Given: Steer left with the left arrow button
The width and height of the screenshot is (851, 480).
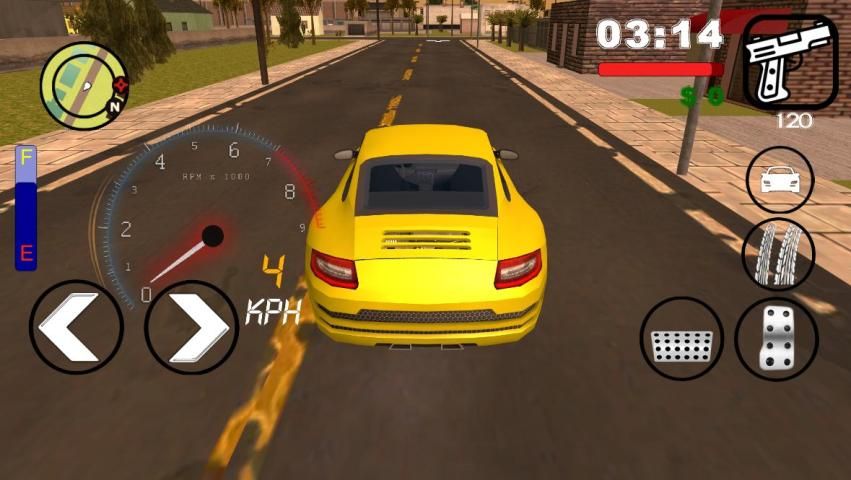Looking at the screenshot, I should (x=76, y=327).
